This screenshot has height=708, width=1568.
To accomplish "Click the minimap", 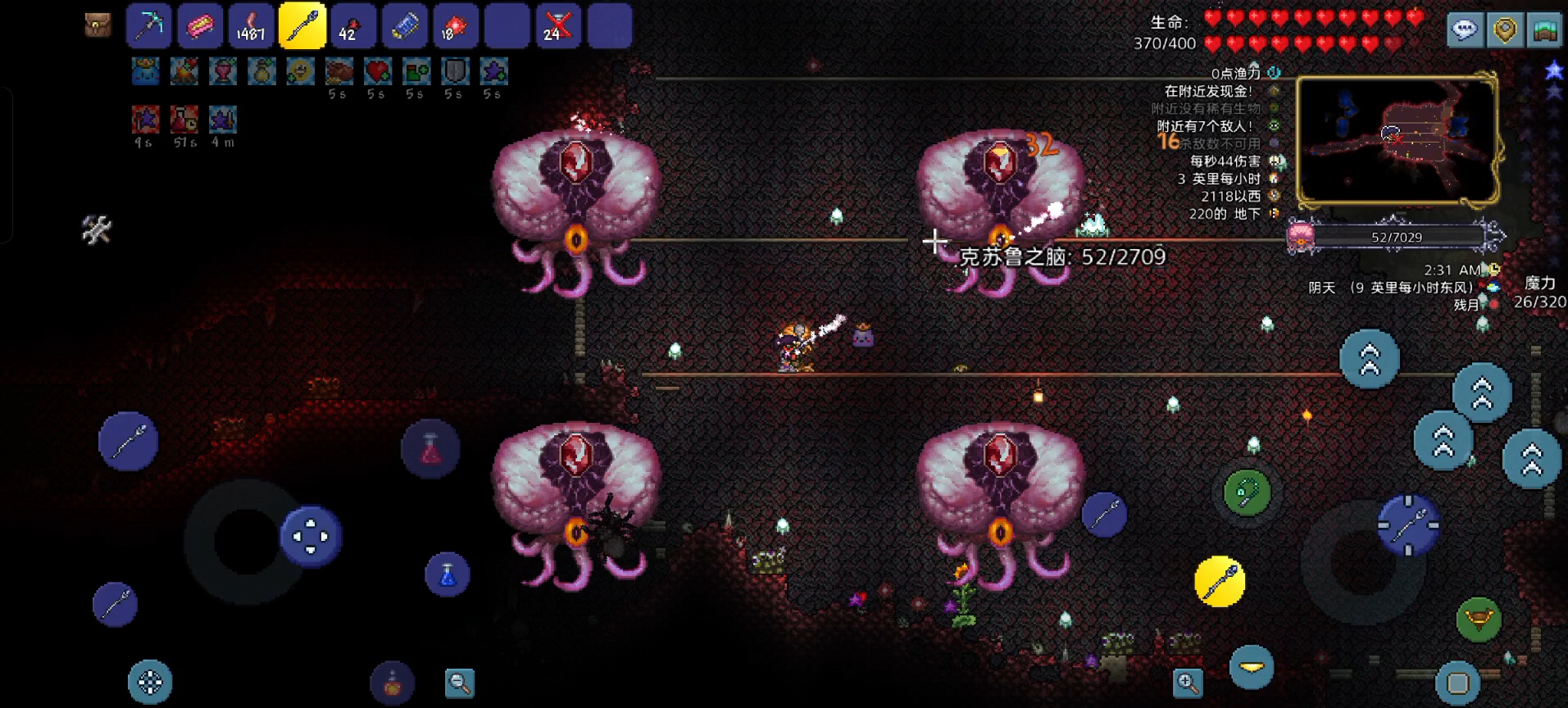I will [1398, 139].
